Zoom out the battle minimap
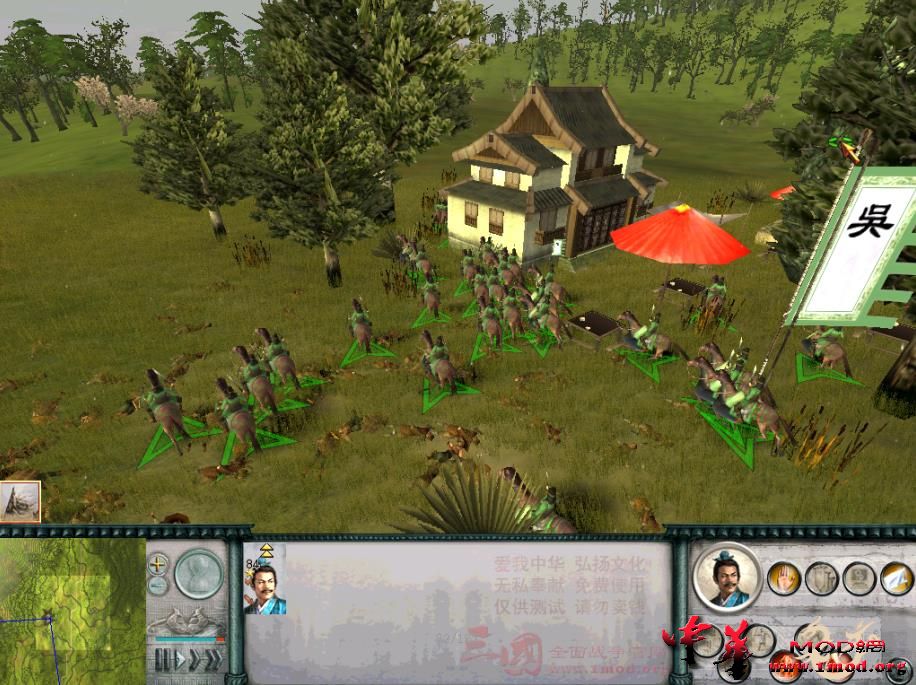 pyautogui.click(x=158, y=585)
